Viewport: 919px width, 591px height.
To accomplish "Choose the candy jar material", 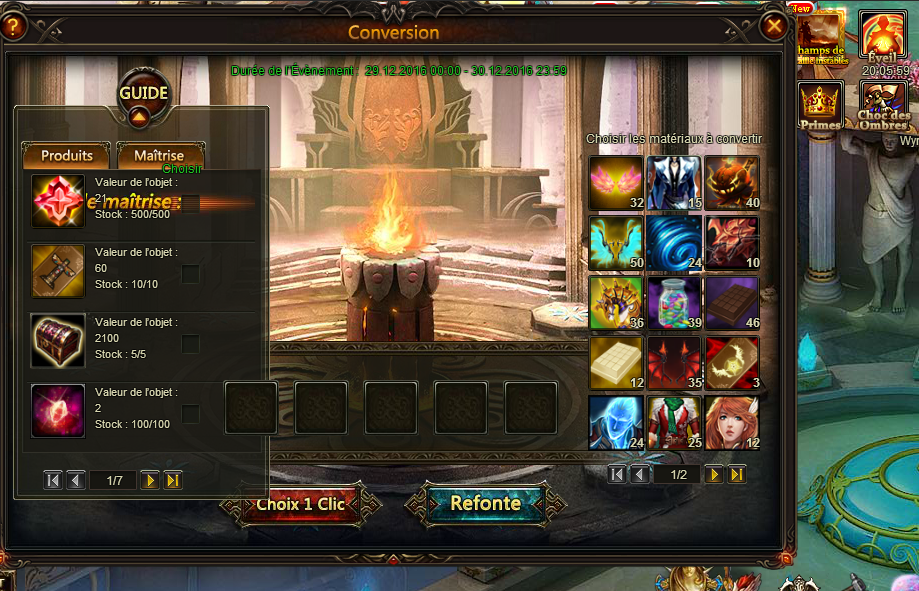I will click(x=673, y=302).
